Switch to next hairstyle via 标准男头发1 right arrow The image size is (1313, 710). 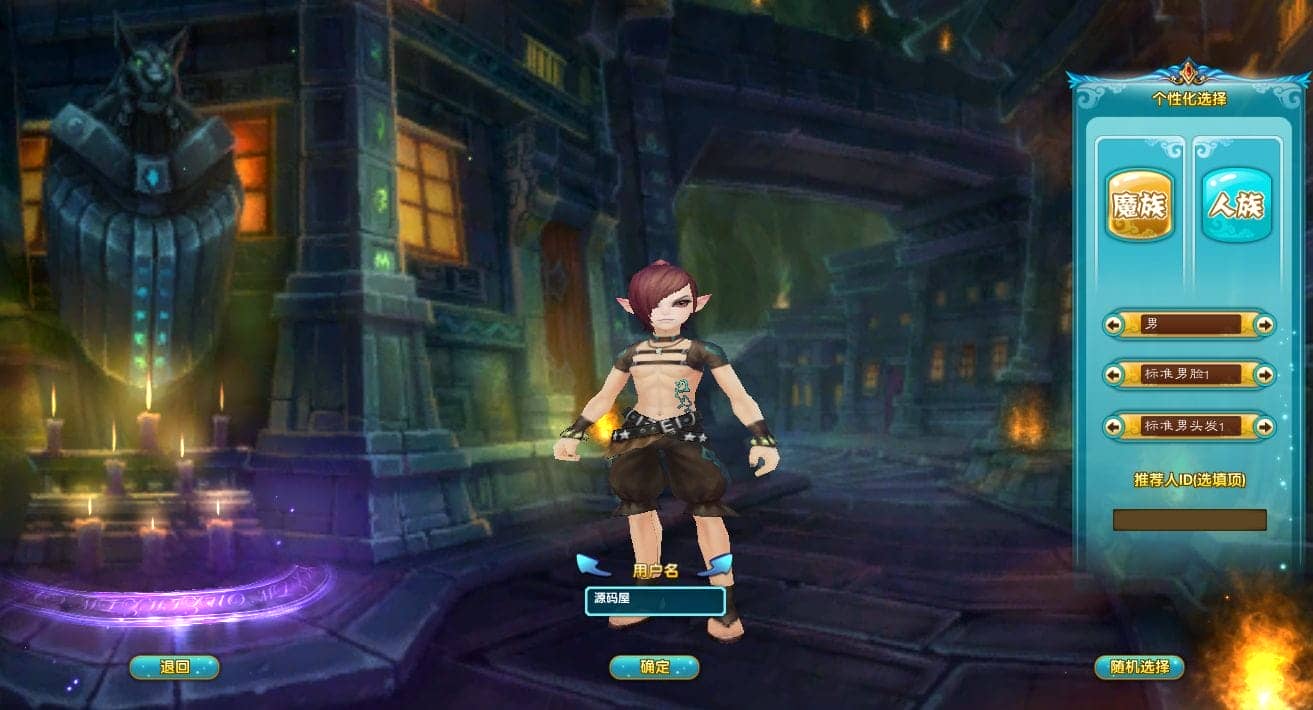pos(1265,426)
